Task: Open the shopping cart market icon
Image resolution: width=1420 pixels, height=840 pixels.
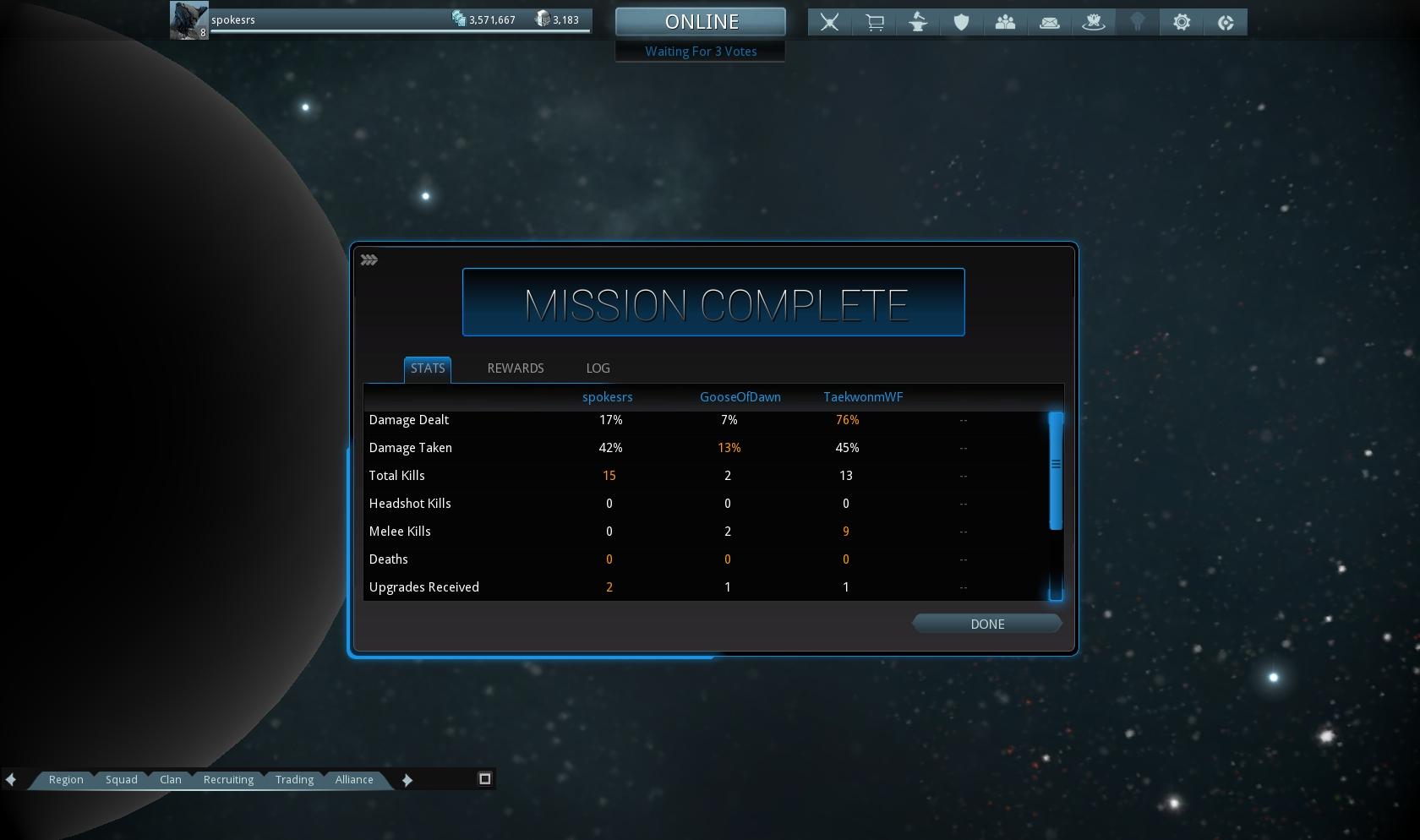Action: [874, 23]
